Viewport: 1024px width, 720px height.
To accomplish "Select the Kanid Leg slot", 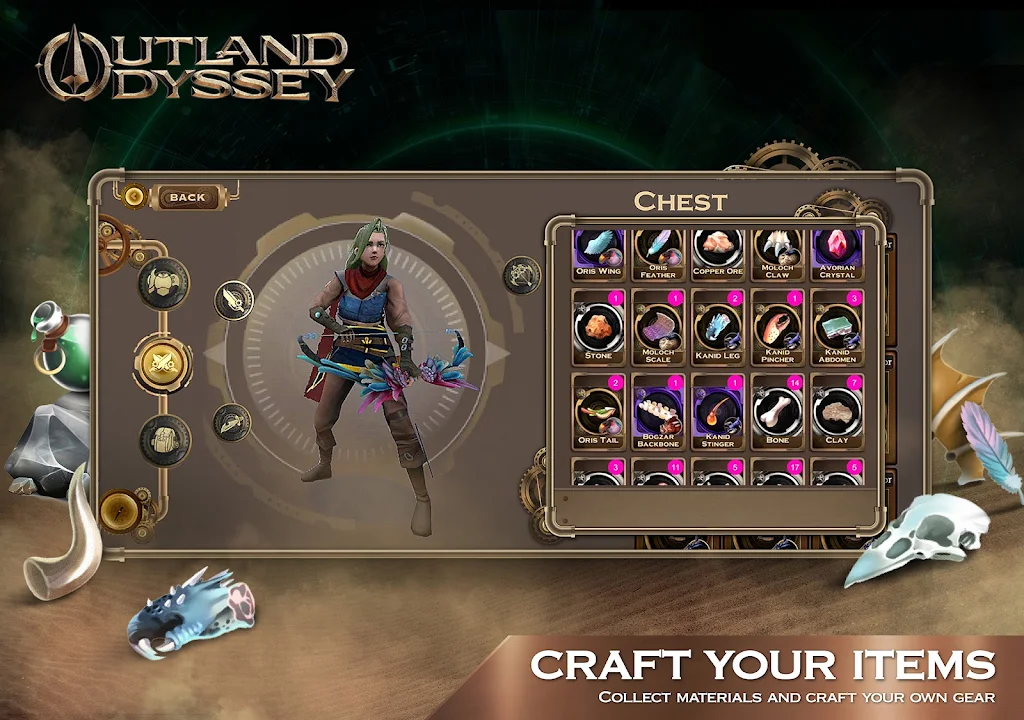I will [718, 326].
